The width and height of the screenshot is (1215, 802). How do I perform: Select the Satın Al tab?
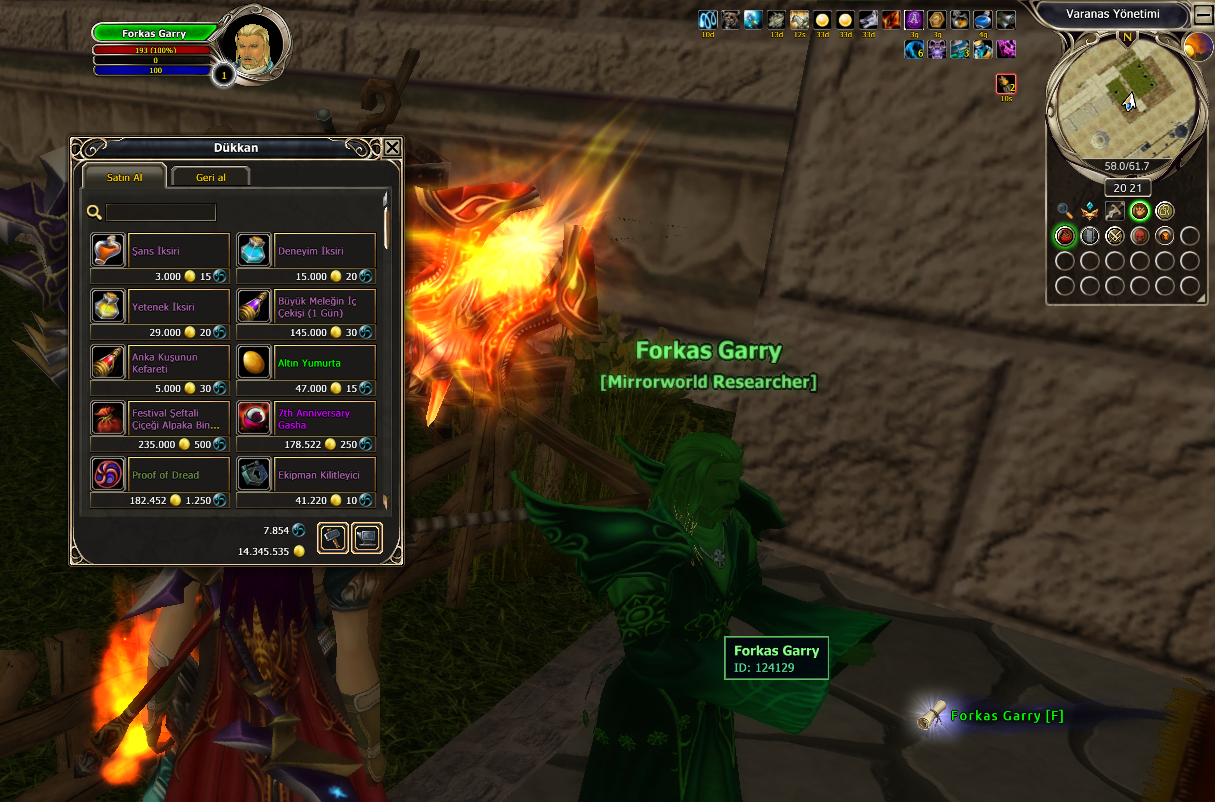124,177
